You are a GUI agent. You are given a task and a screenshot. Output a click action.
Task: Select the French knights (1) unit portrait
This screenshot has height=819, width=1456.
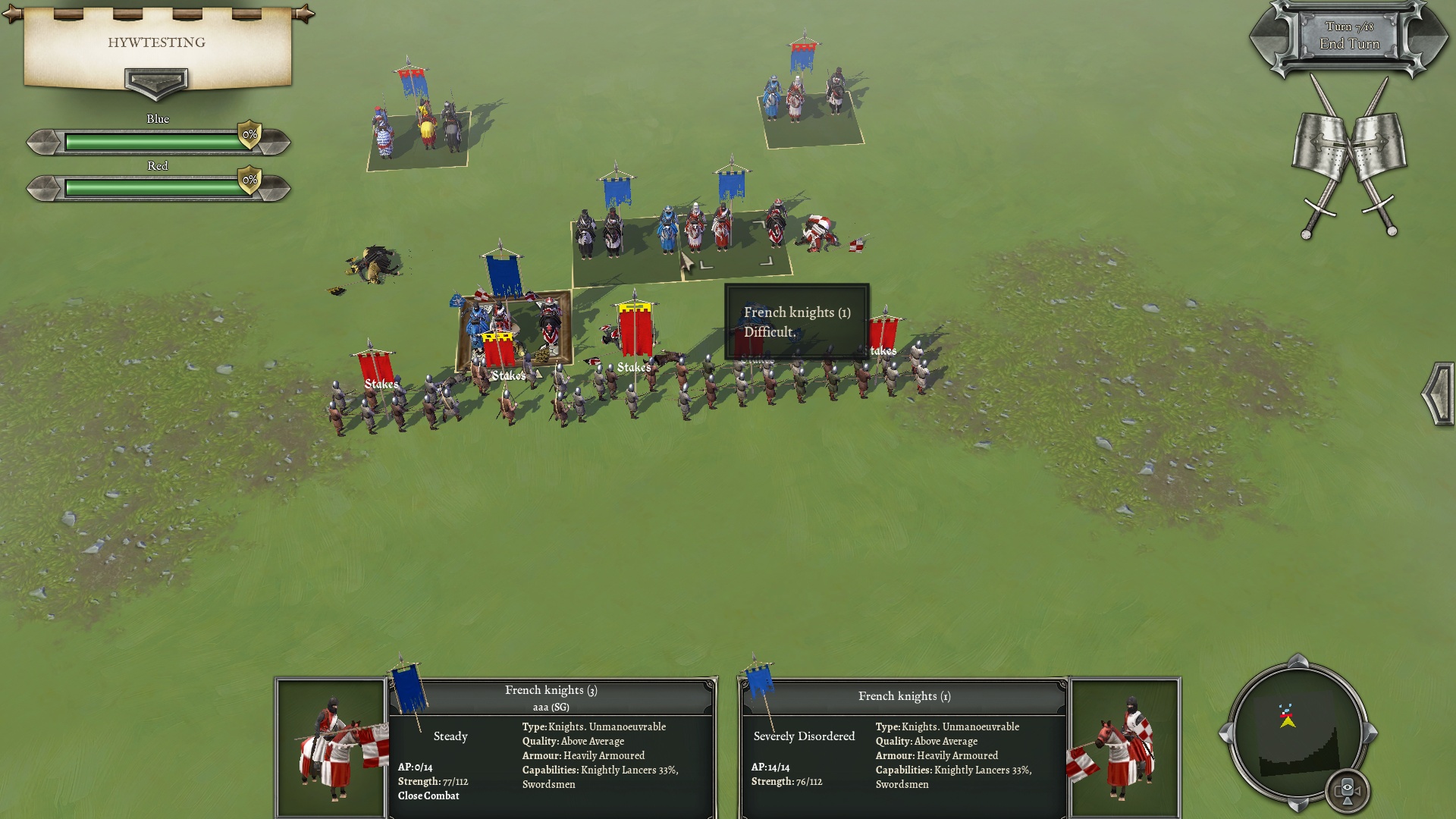pos(1125,747)
